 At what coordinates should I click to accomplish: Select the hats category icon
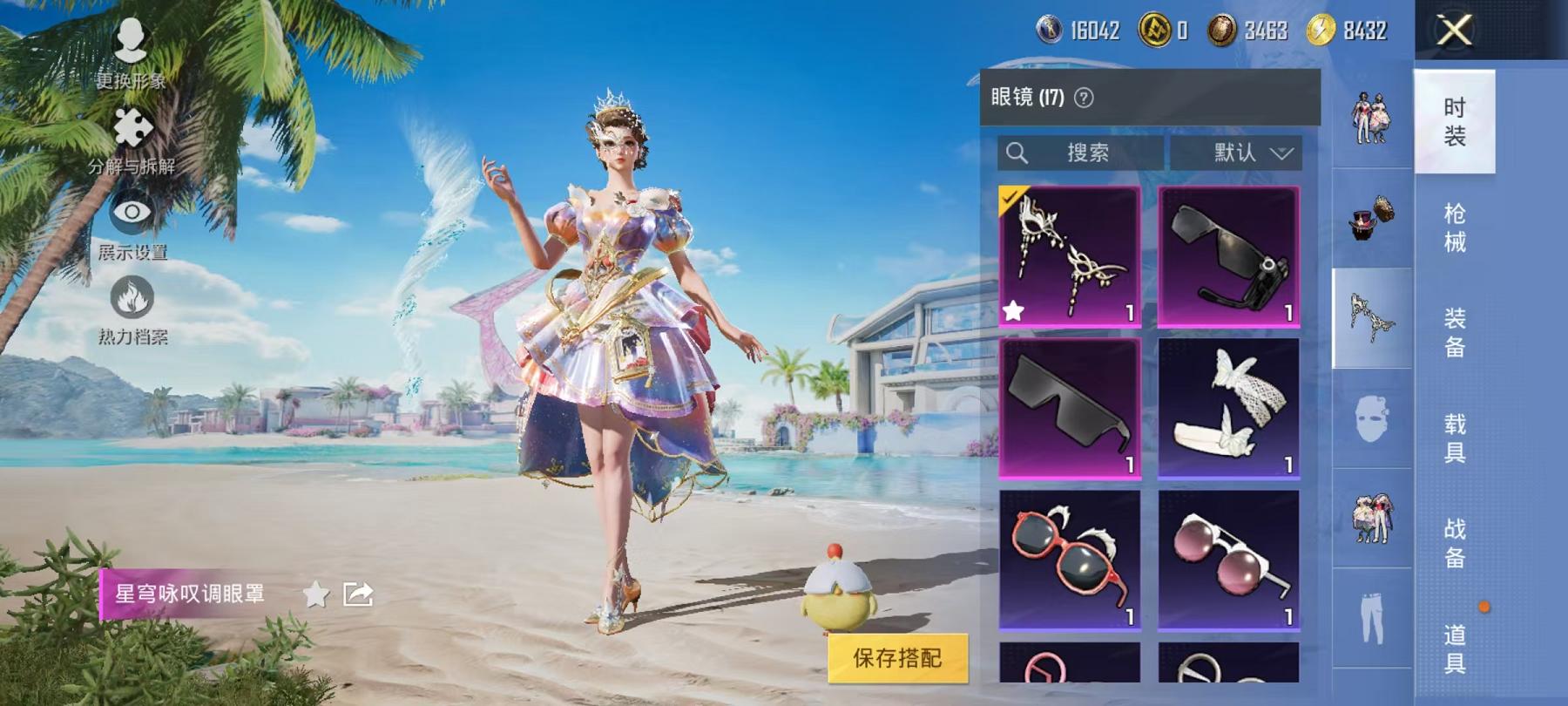[1372, 220]
